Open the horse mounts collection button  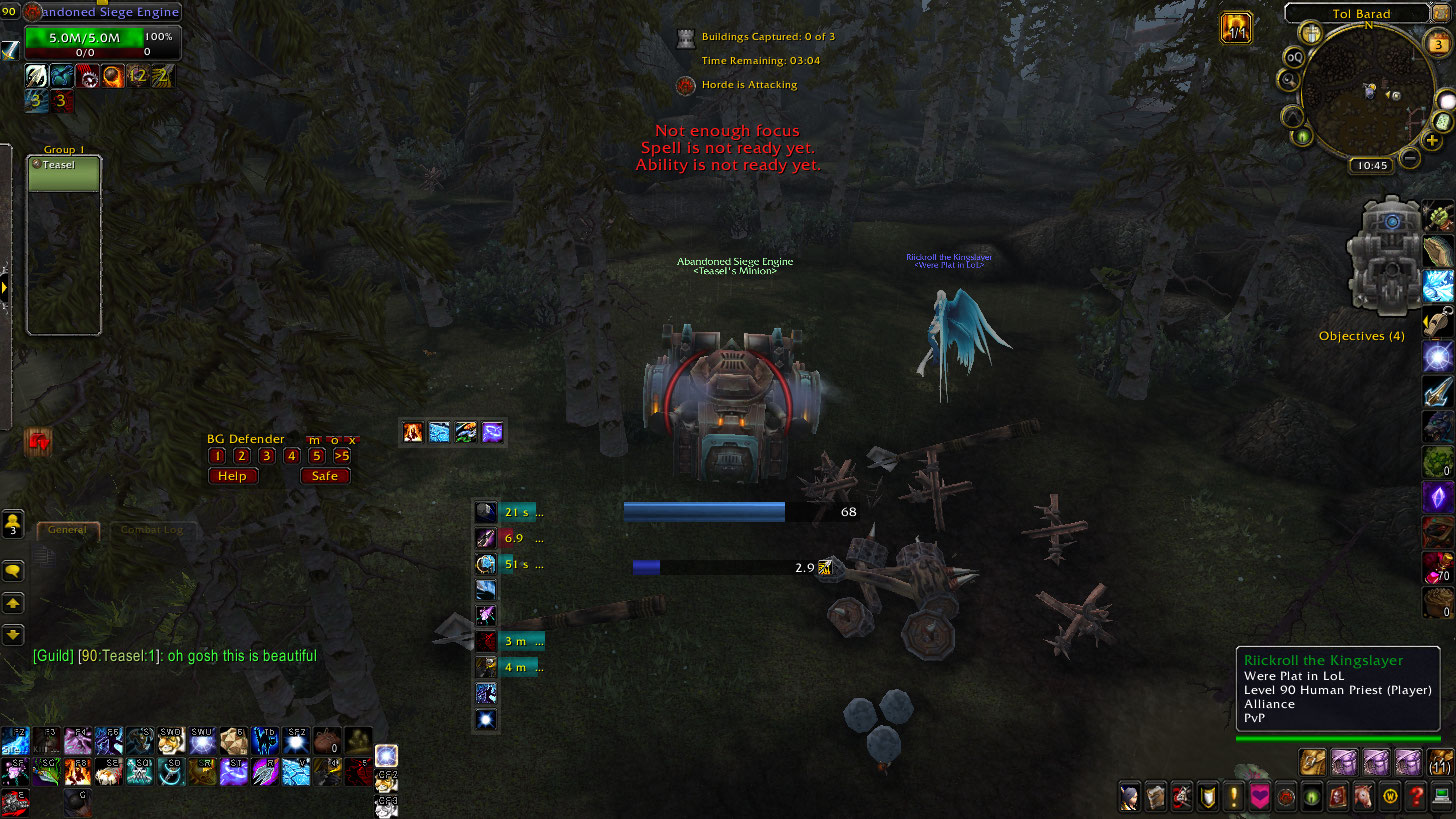tap(1364, 797)
